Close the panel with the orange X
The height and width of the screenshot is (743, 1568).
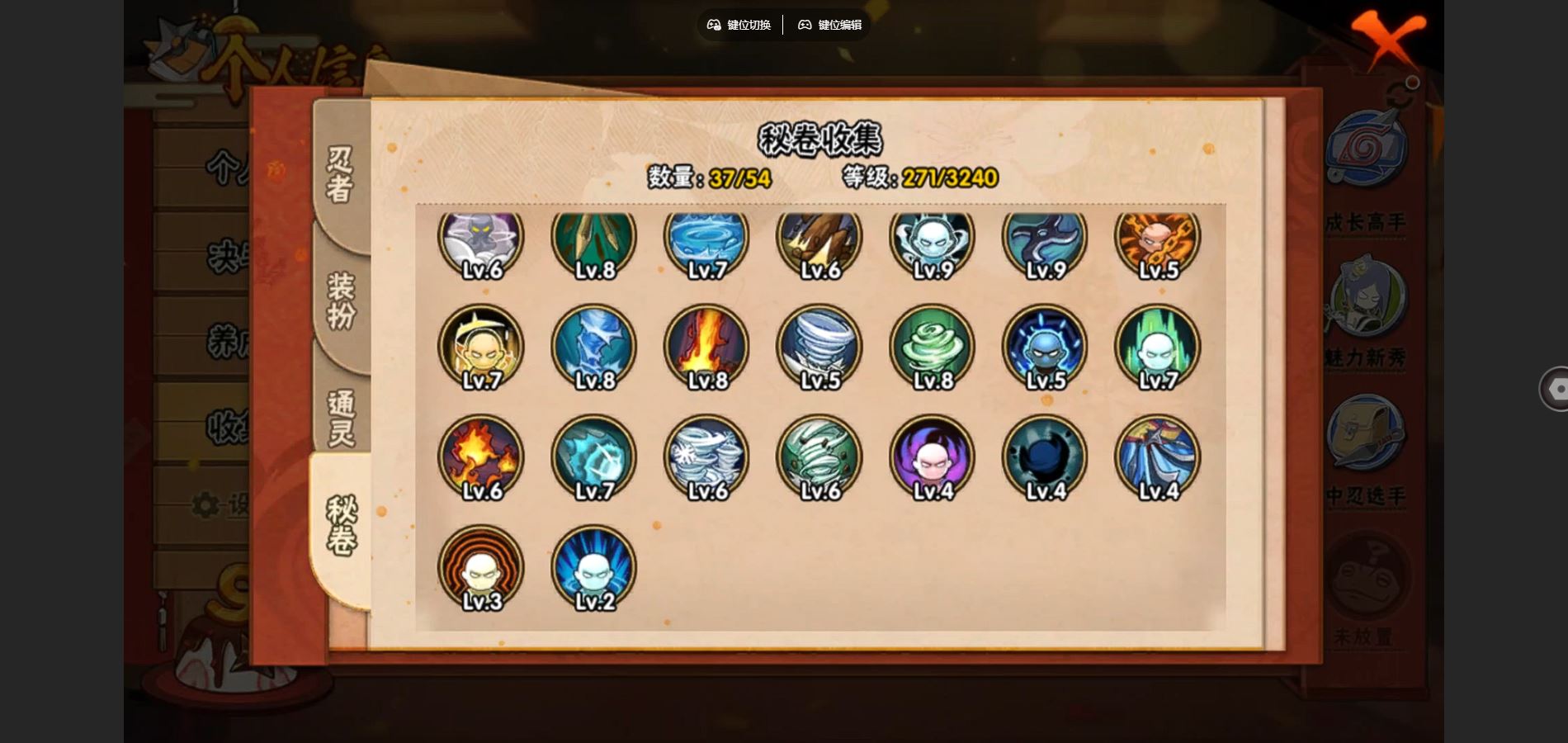pos(1387,38)
